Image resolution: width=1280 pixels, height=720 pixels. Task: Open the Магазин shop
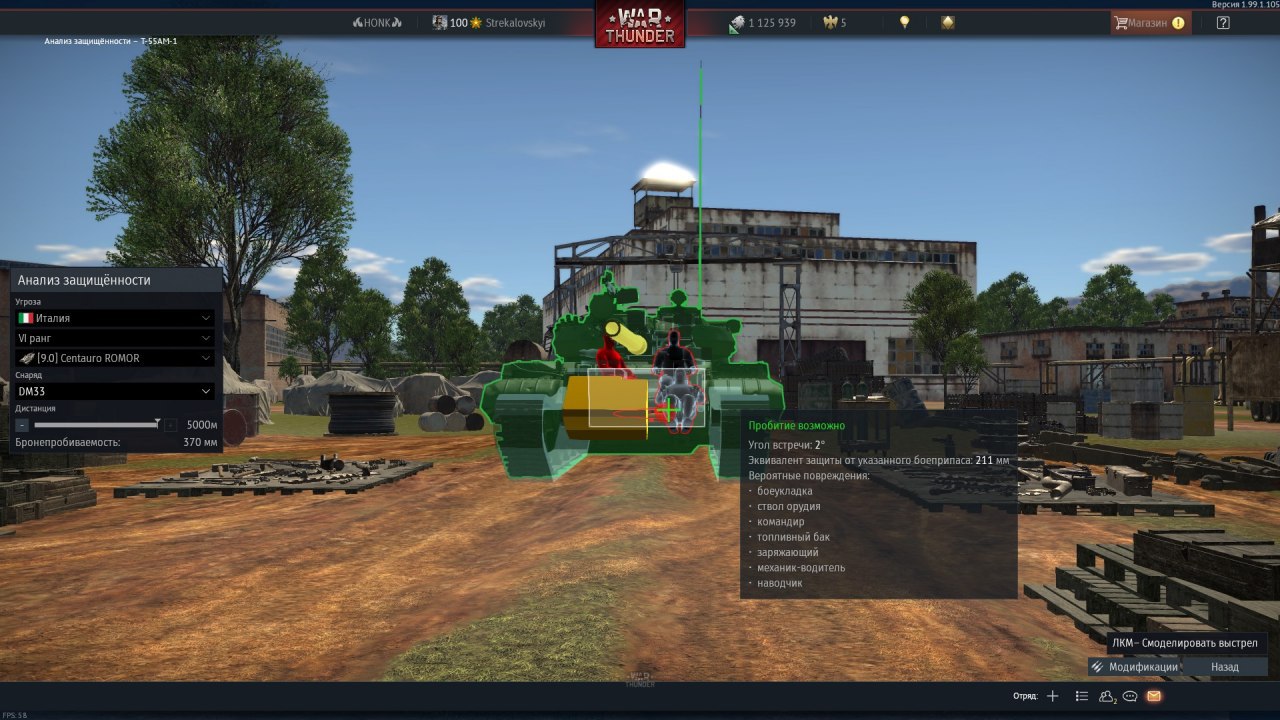[x=1150, y=23]
